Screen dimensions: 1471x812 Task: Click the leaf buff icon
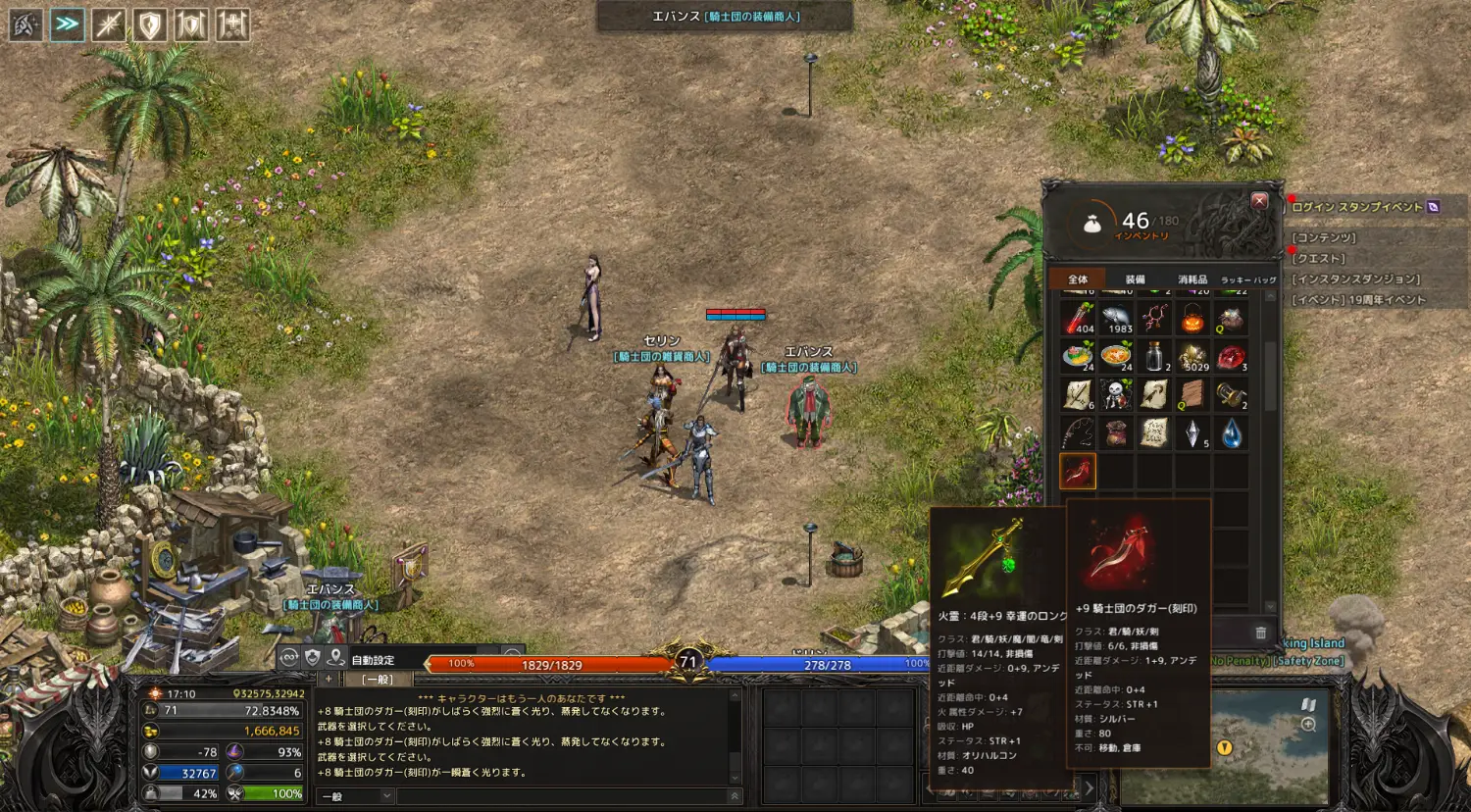pos(25,25)
